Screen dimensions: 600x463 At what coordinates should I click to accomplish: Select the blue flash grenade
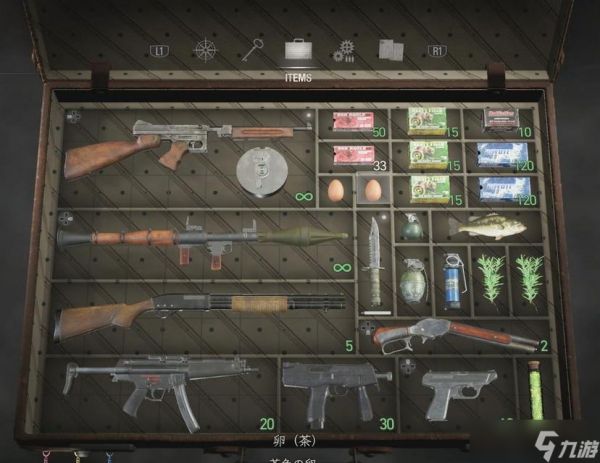click(450, 275)
